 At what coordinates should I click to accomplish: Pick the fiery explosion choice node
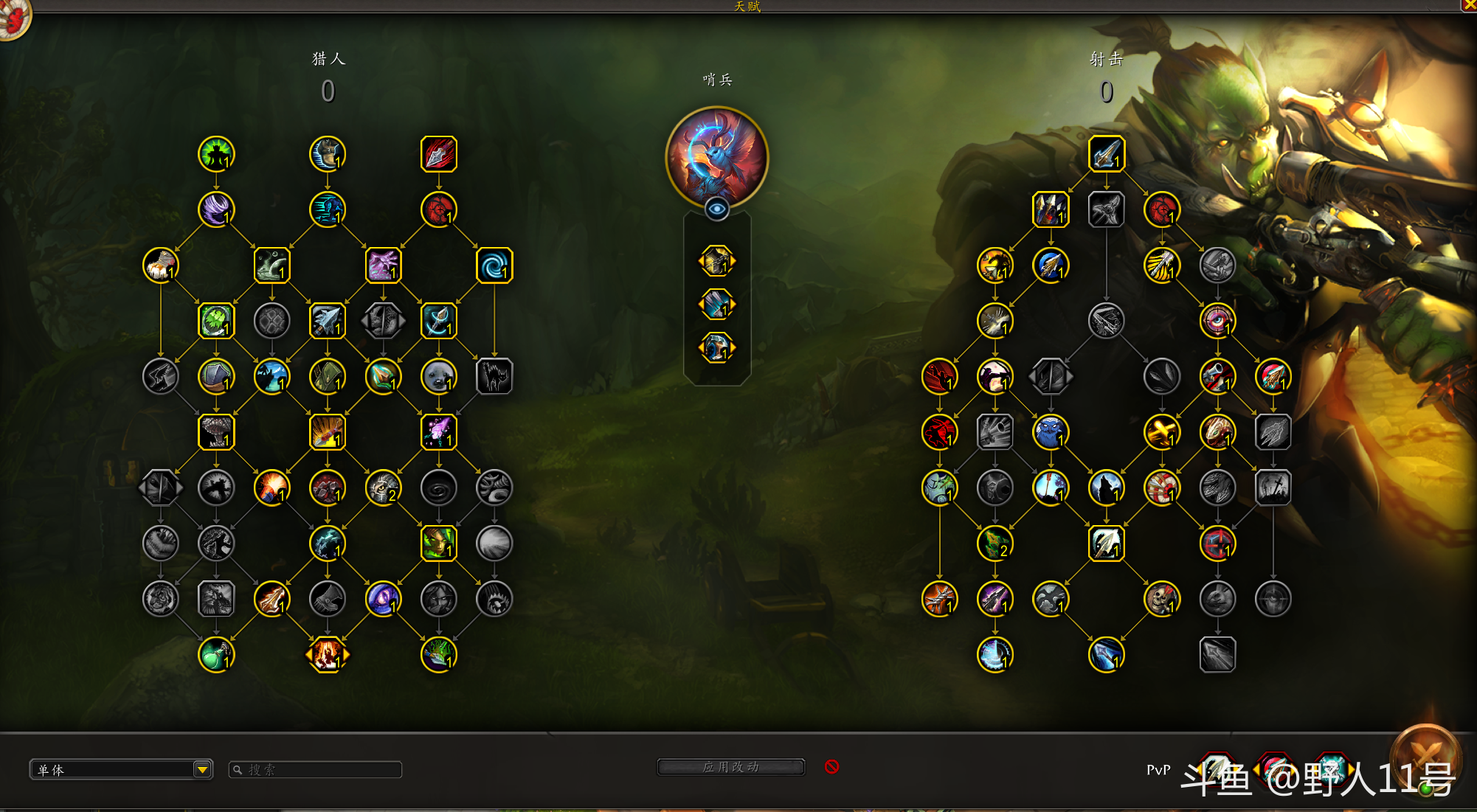[x=328, y=655]
